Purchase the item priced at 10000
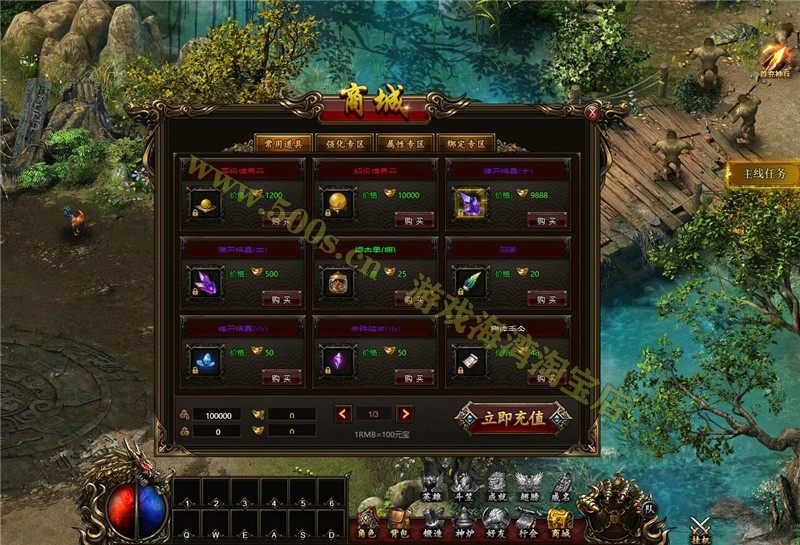 pos(414,220)
